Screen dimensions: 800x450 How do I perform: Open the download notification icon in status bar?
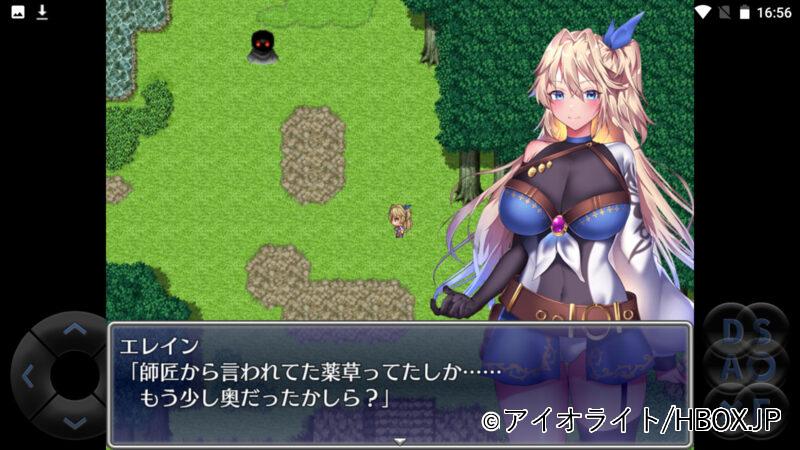point(42,12)
